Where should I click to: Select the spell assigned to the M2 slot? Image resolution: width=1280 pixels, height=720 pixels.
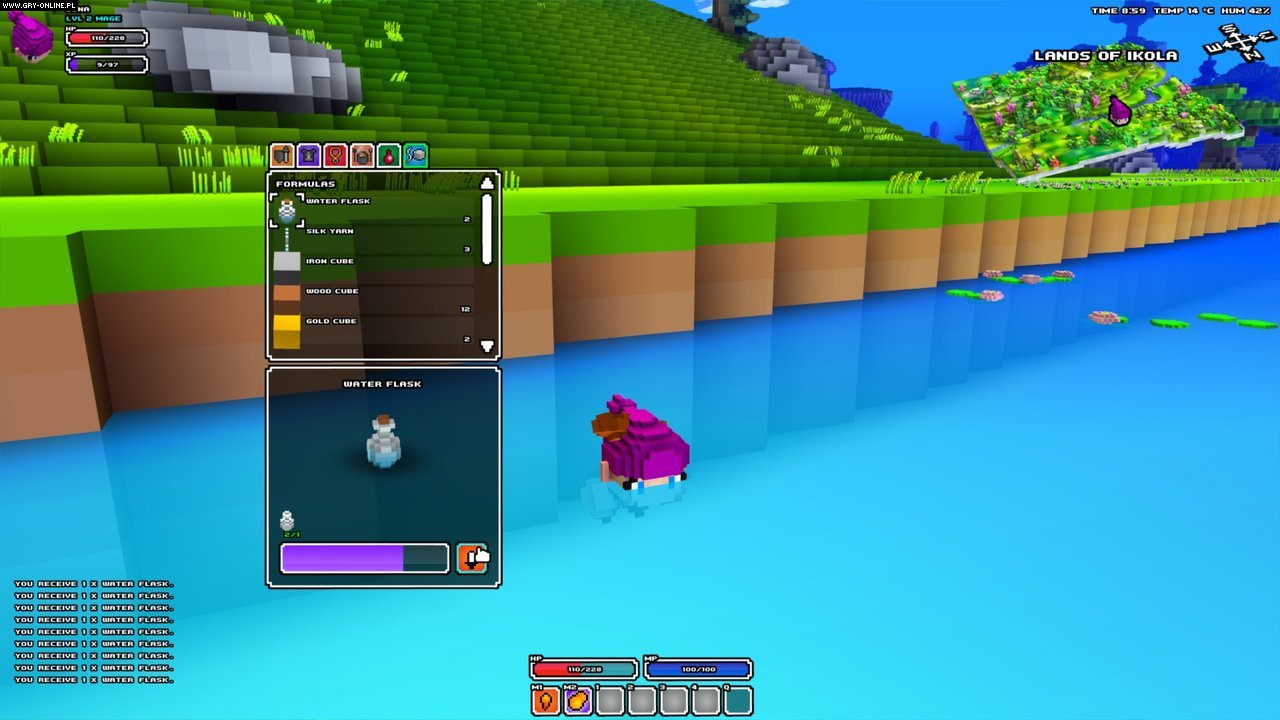pos(578,701)
